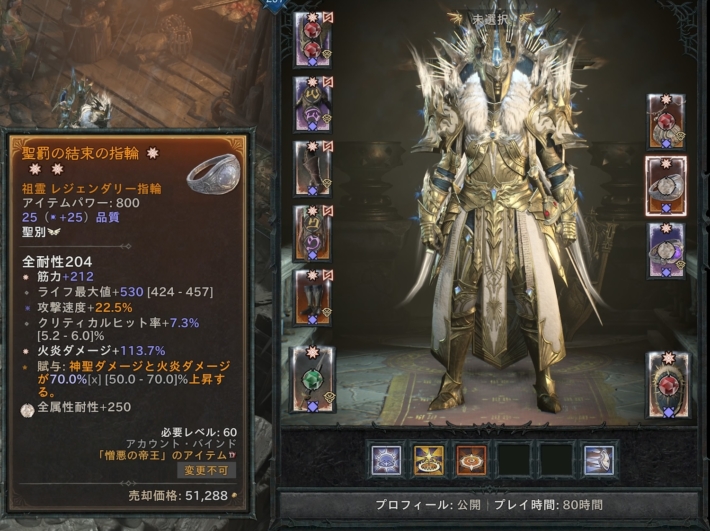
Task: Select the weapon slot with green gem
Action: (313, 378)
